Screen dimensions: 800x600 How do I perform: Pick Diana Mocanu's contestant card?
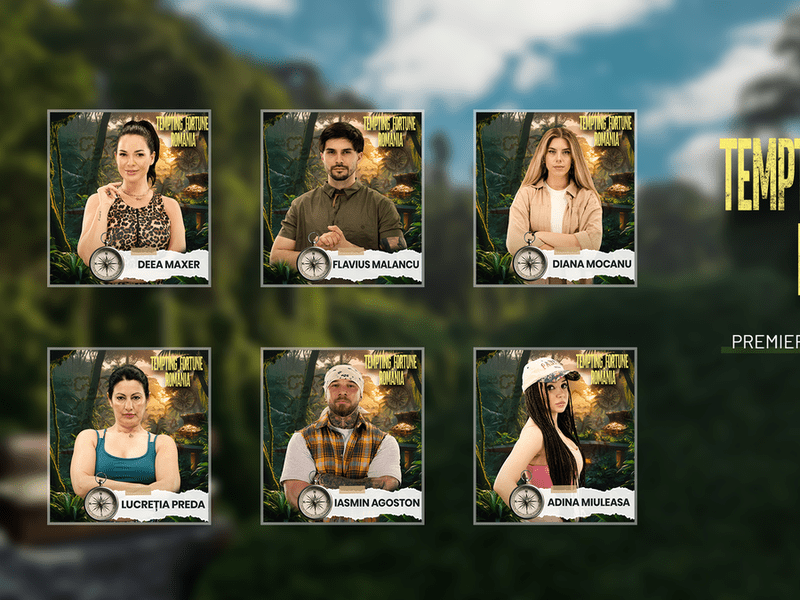click(555, 198)
